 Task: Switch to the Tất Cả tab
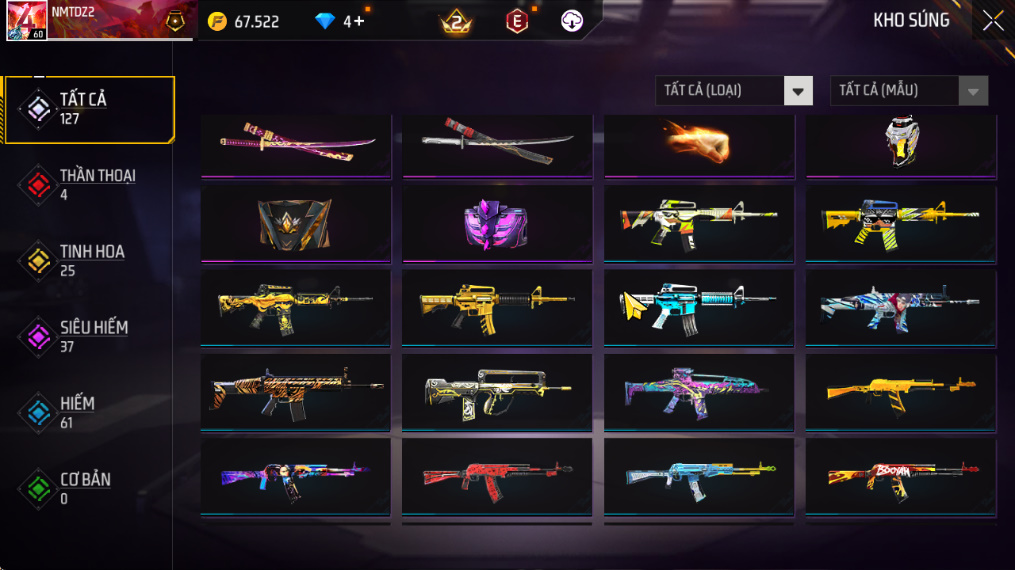pos(88,109)
